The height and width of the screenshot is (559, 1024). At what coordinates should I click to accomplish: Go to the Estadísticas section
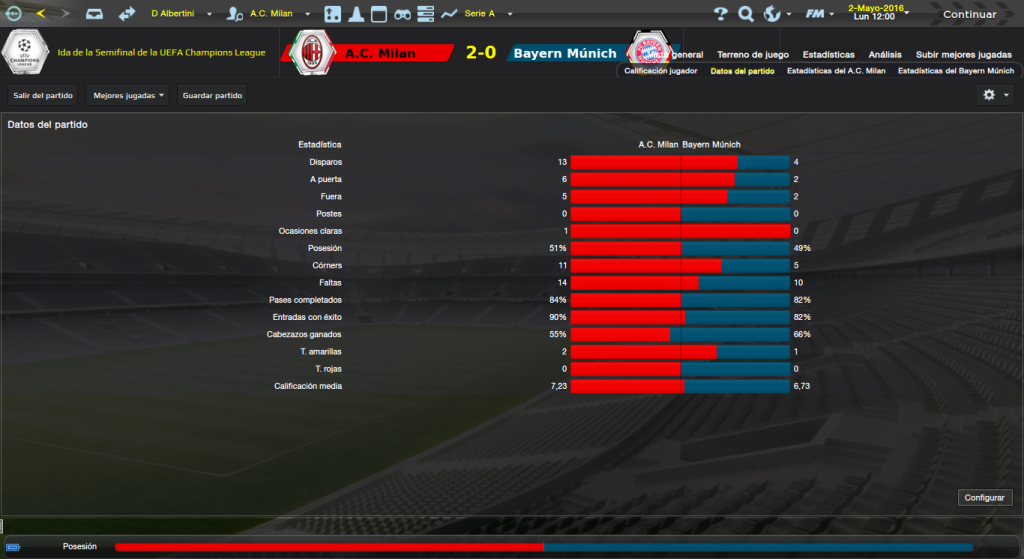[829, 54]
